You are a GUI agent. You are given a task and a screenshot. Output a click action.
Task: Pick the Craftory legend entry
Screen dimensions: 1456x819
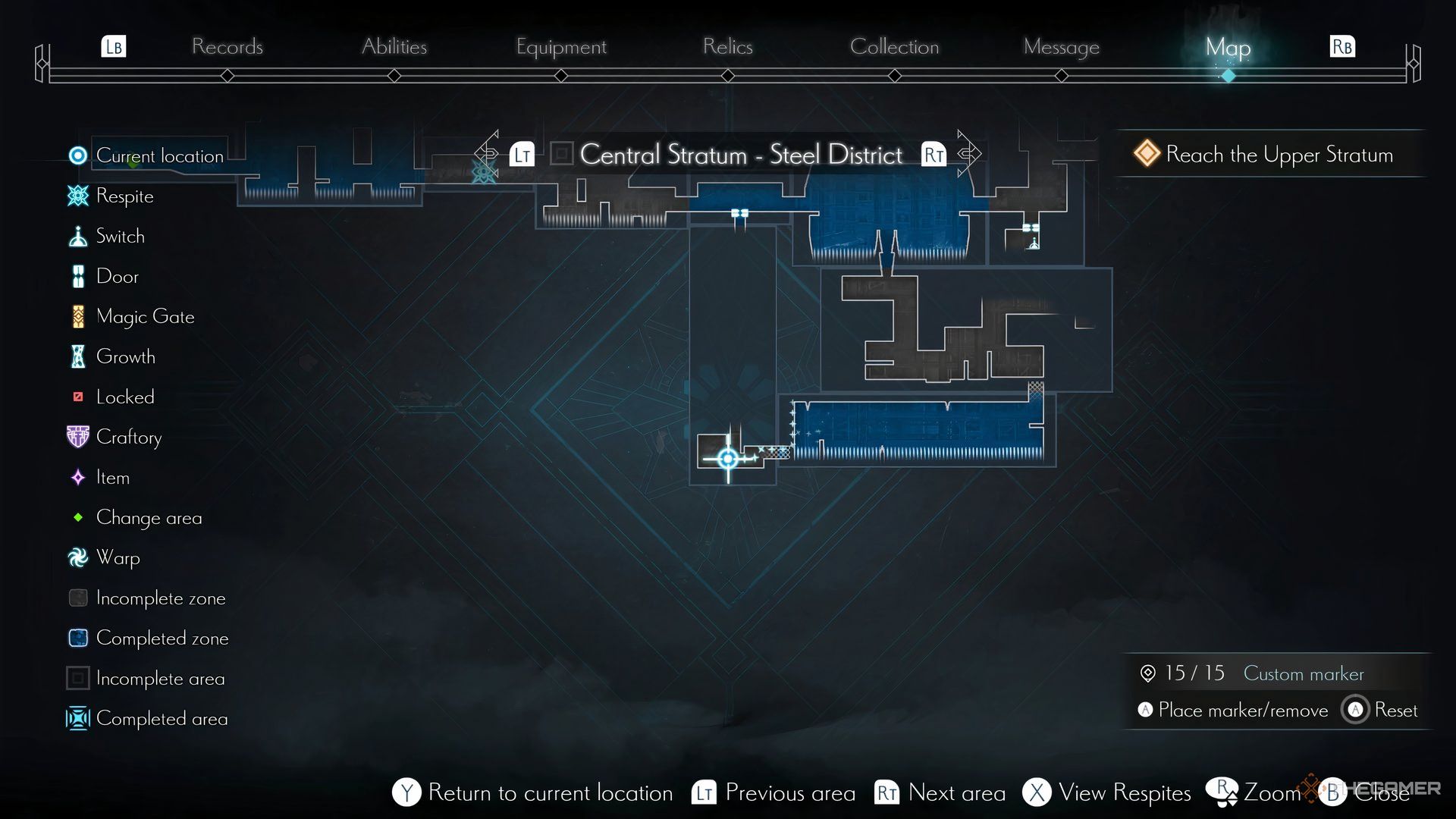pos(128,438)
